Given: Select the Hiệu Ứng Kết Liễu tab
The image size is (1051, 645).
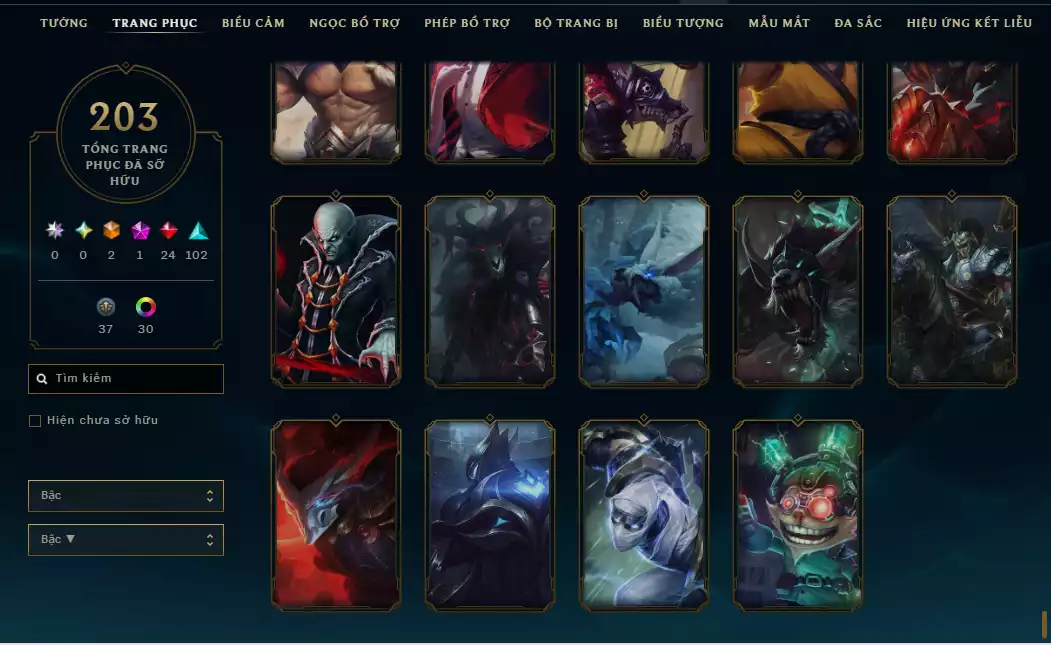Looking at the screenshot, I should [969, 23].
